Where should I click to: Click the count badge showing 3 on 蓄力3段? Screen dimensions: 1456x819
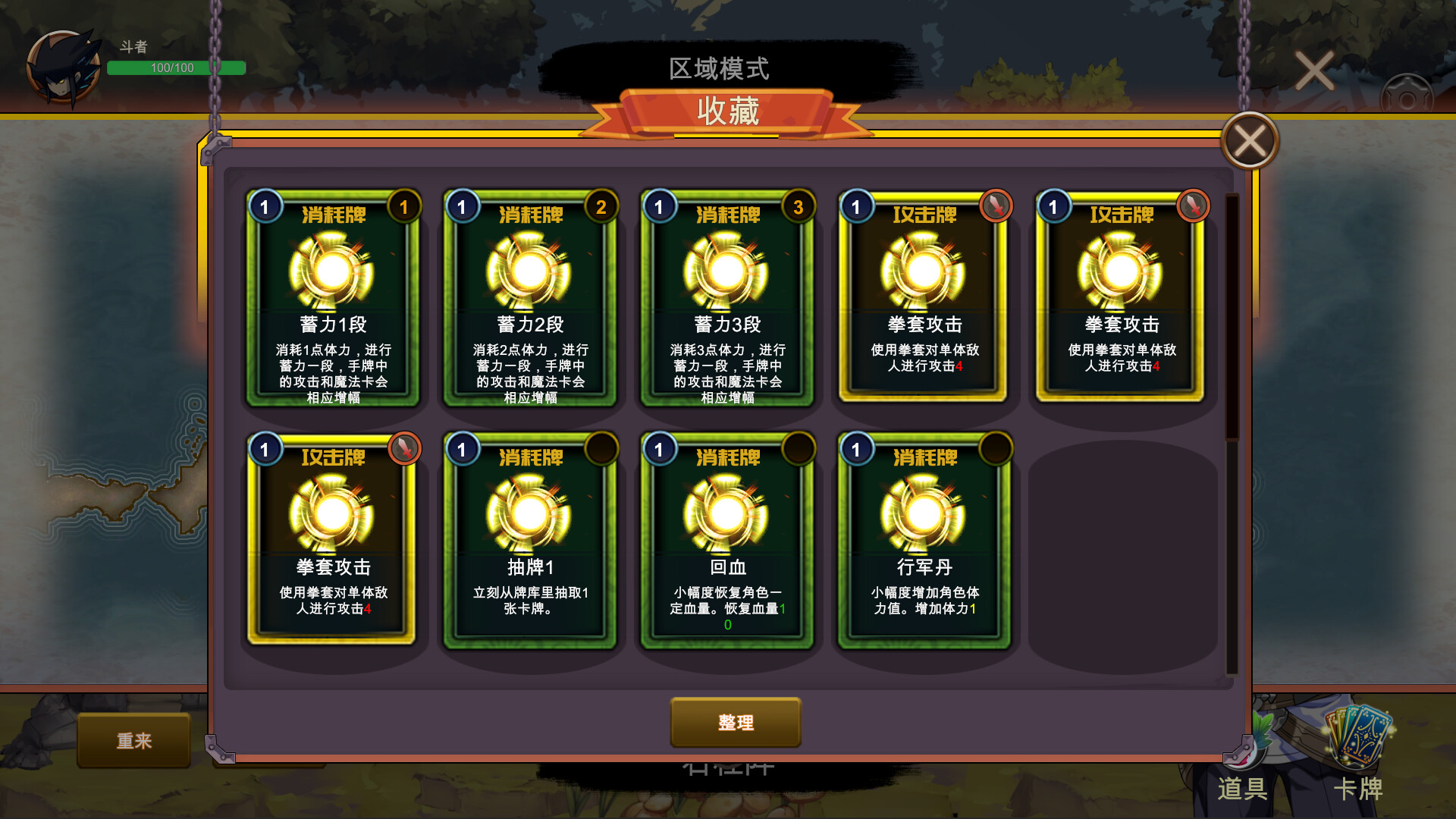point(799,206)
